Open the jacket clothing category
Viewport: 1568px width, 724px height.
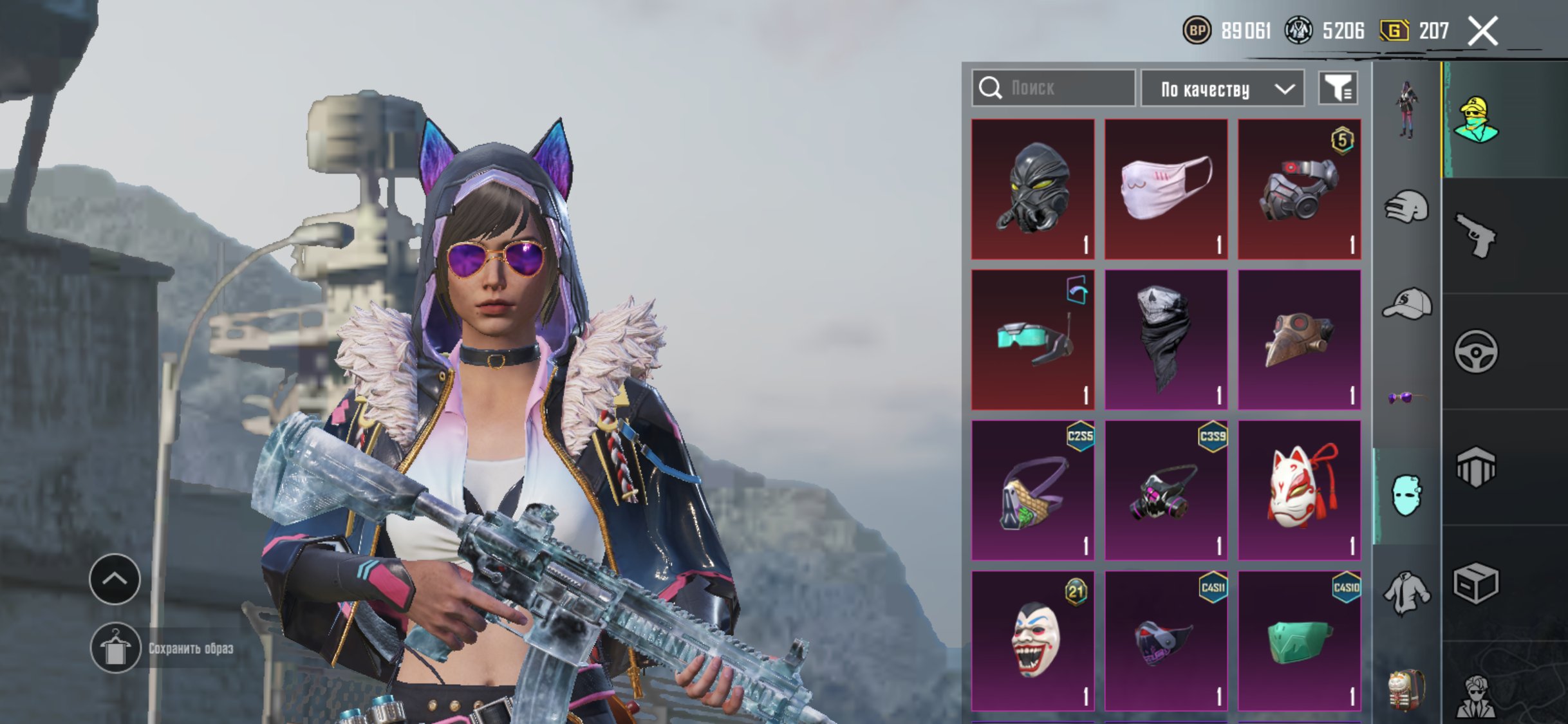(x=1406, y=593)
